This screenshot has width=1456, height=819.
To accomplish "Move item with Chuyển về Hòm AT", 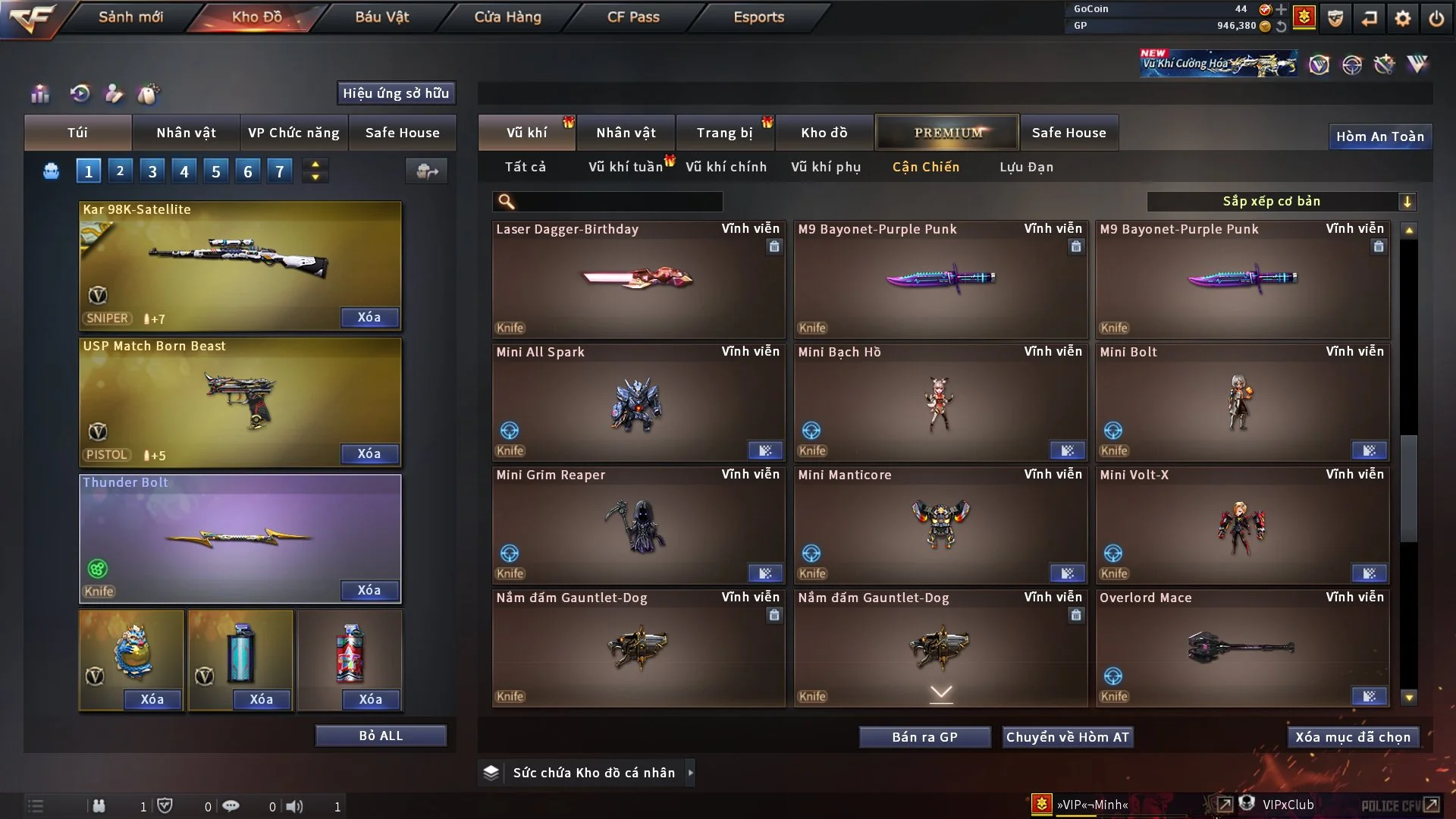I will [1067, 737].
